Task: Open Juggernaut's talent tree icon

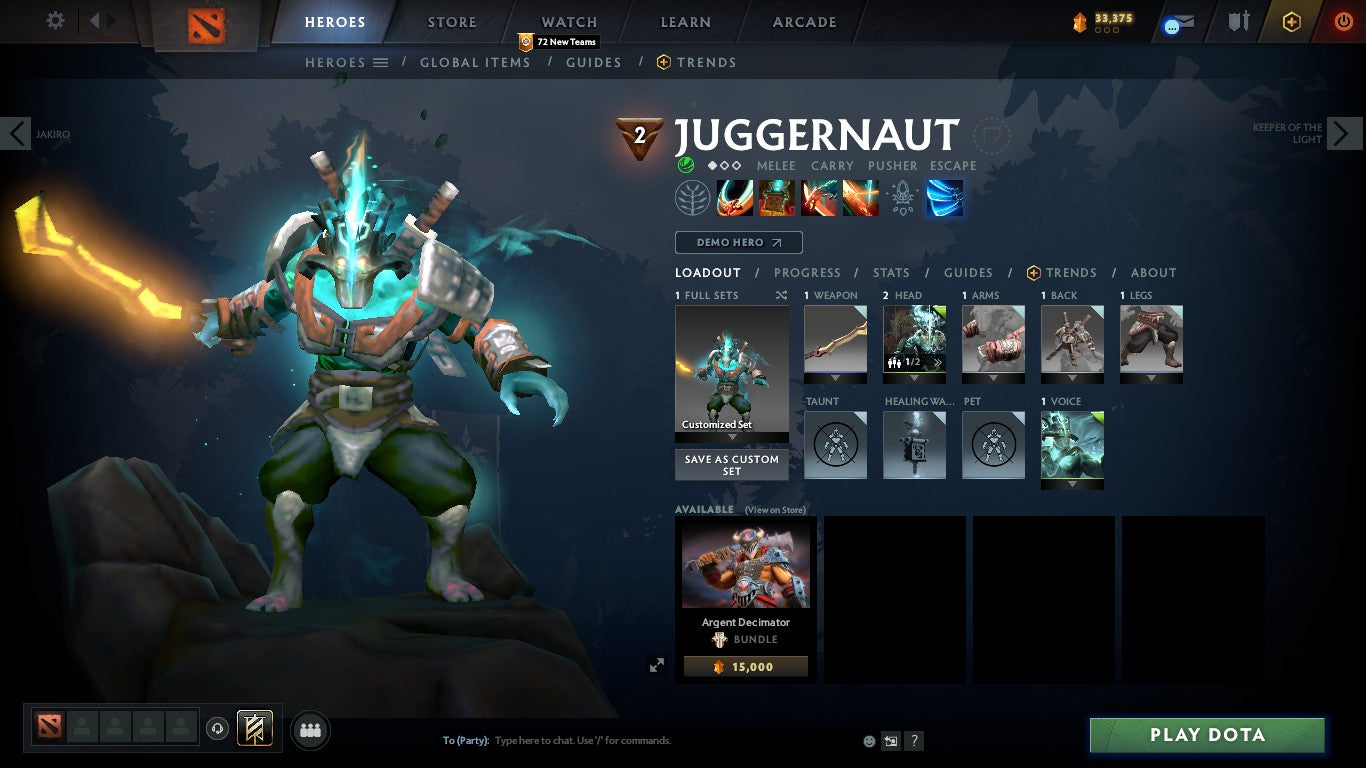Action: click(693, 197)
